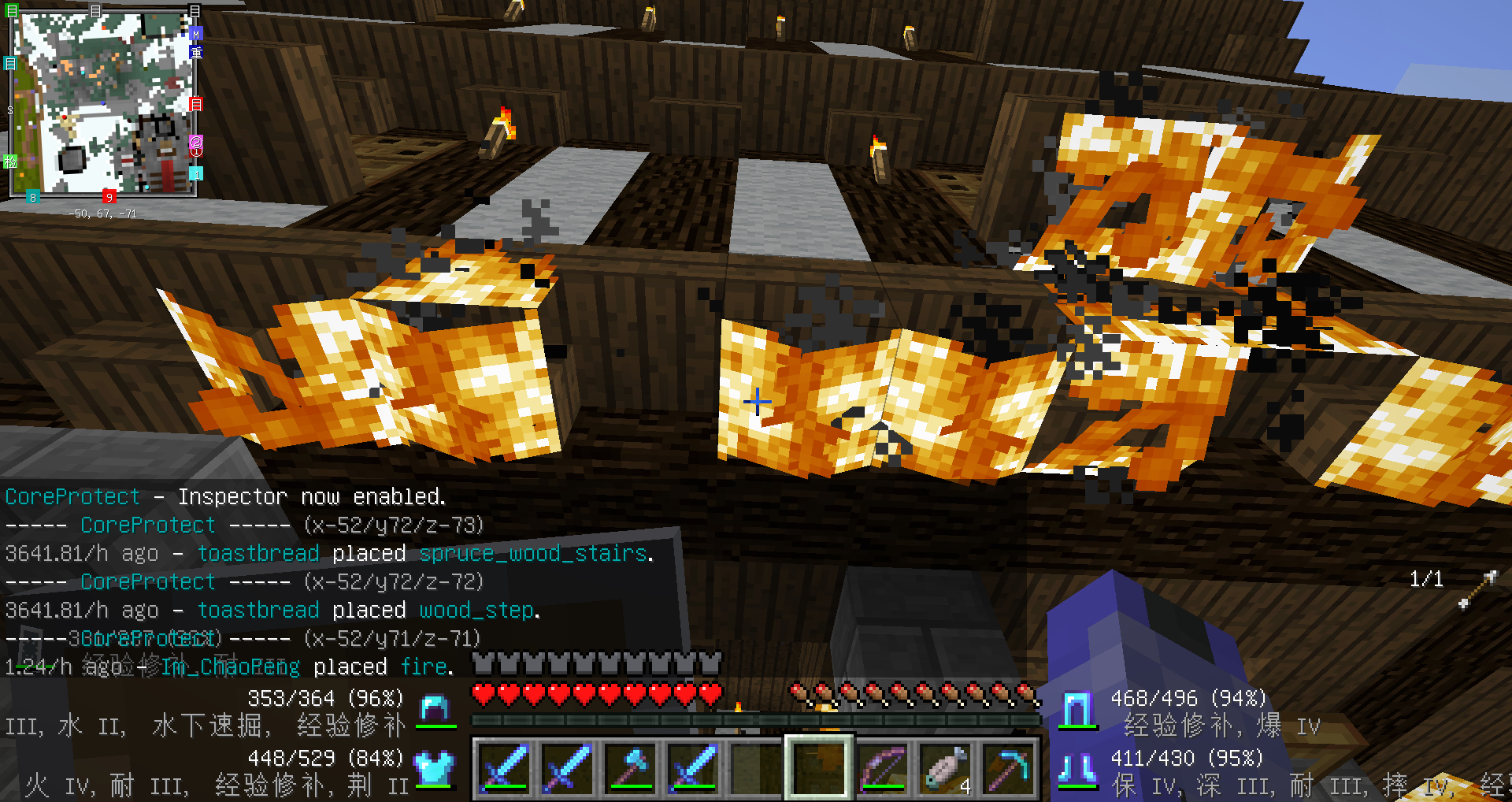
Task: Switch to the diamond pickaxe slot
Action: [x=1008, y=767]
